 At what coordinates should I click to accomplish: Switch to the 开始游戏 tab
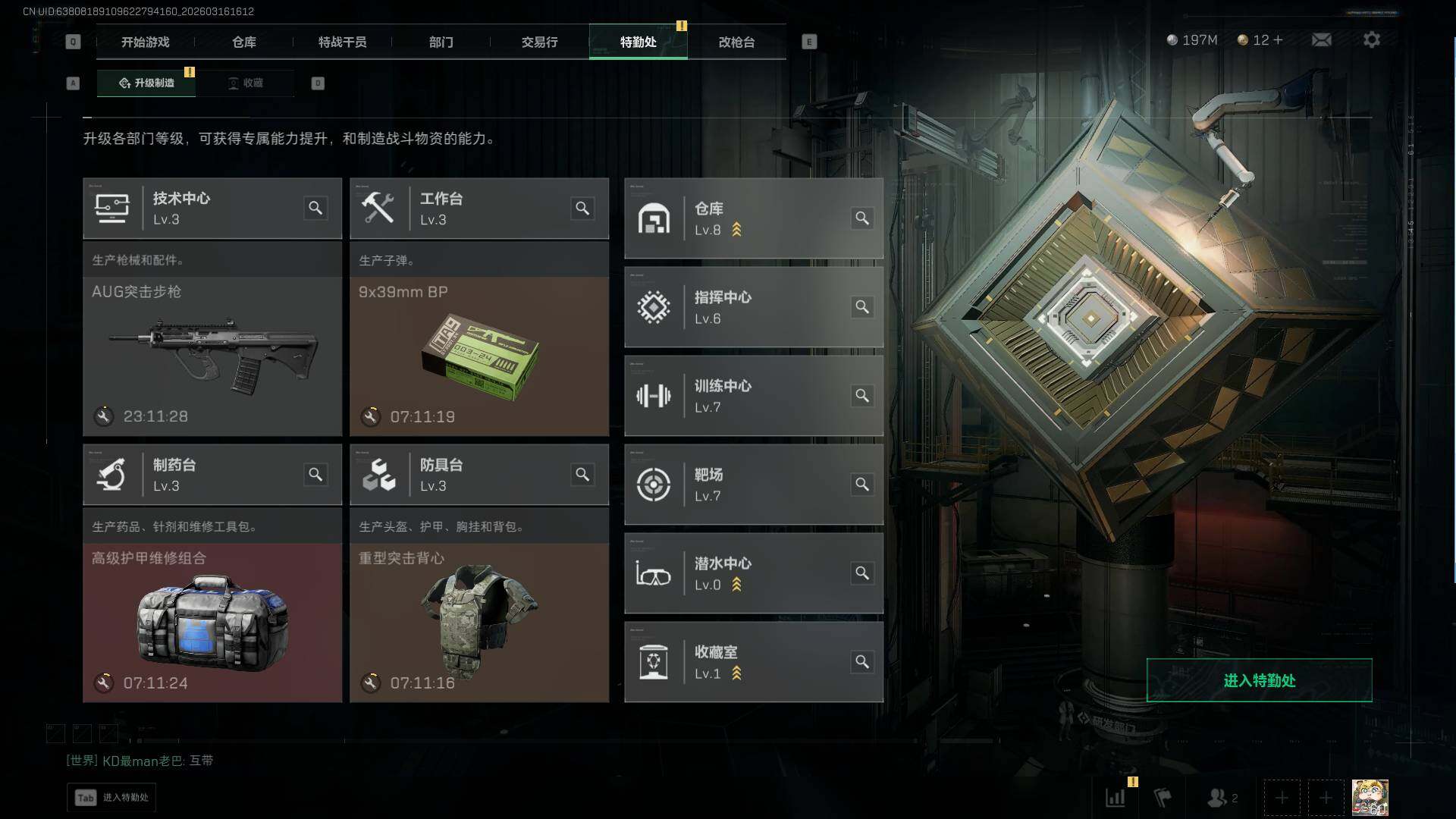click(145, 42)
